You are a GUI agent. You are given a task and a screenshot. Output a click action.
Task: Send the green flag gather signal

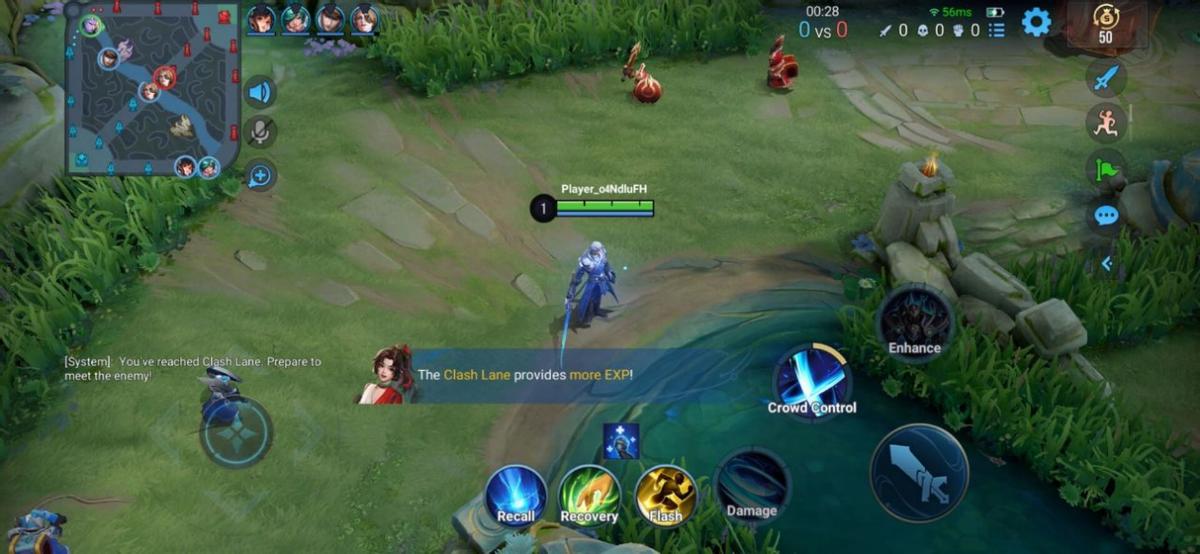1105,169
